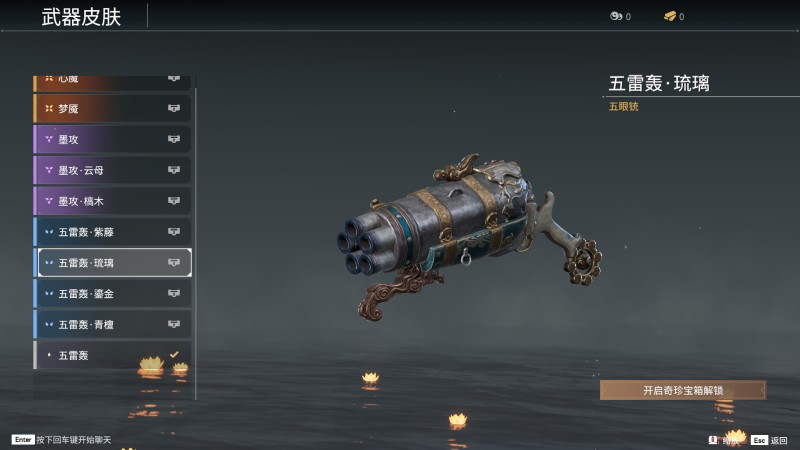Choose the 墨攻 skin entry
Image resolution: width=800 pixels, height=450 pixels.
click(x=112, y=139)
